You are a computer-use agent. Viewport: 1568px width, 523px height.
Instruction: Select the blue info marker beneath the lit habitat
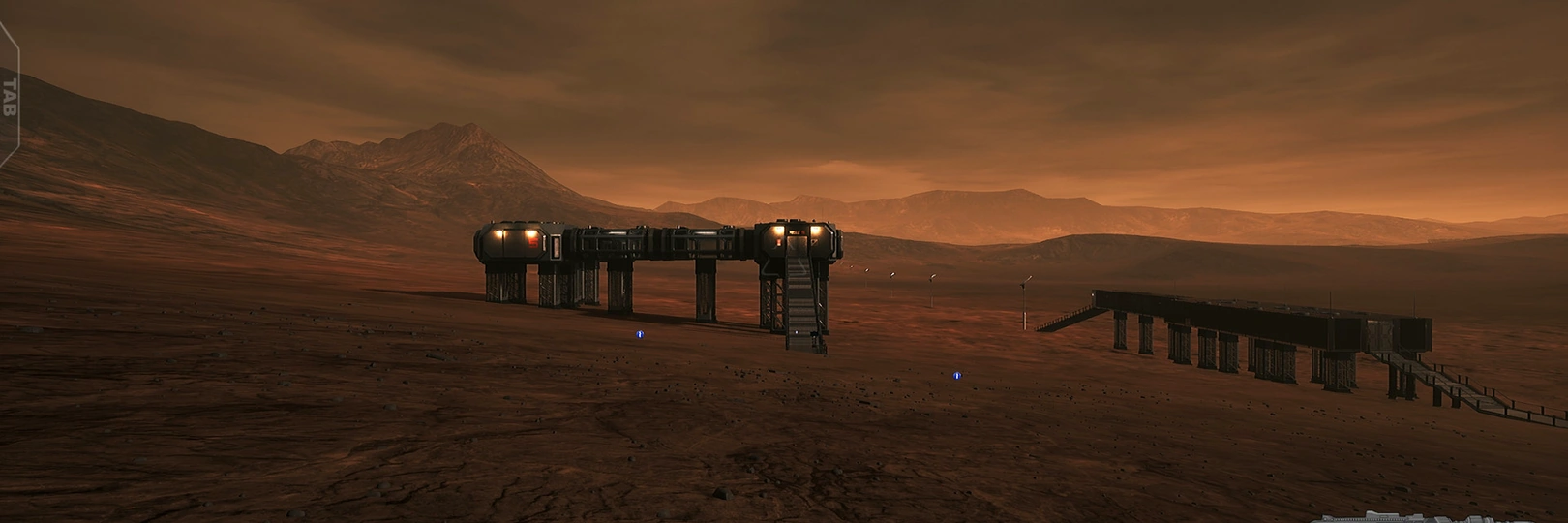click(x=639, y=334)
